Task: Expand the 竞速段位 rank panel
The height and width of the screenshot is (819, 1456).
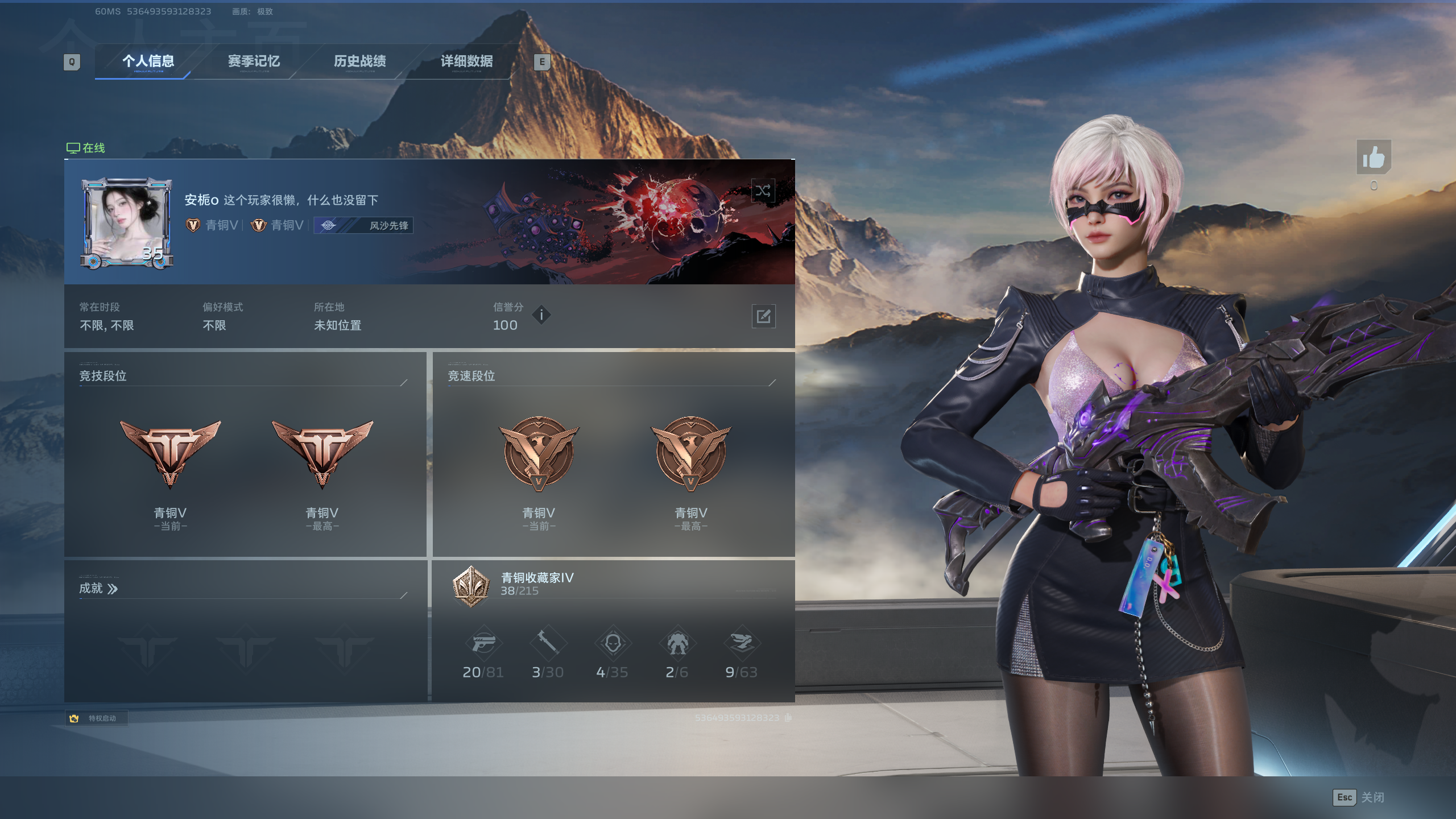Action: (x=772, y=382)
